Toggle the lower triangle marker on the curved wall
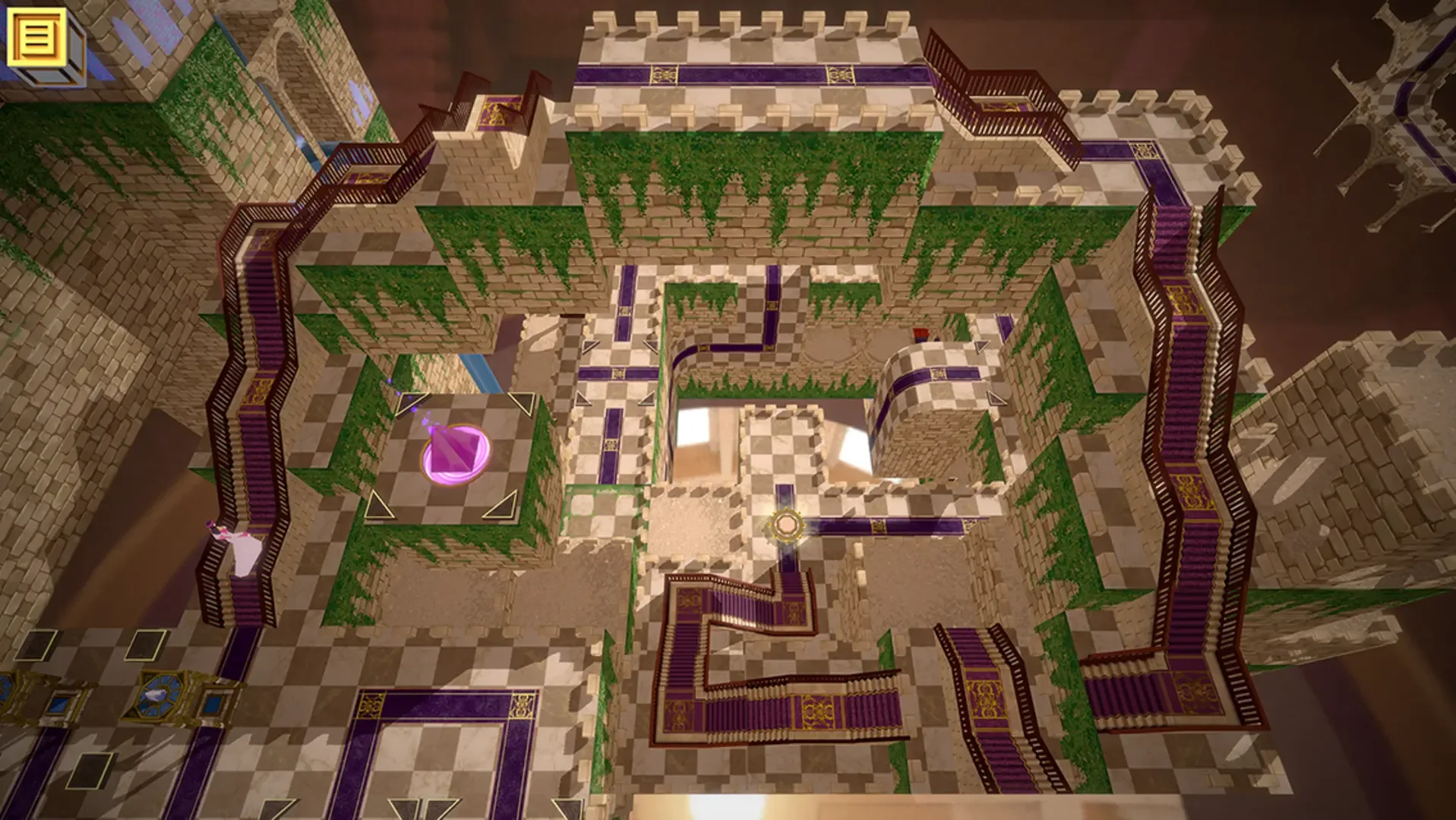Viewport: 1456px width, 820px height. coord(995,397)
